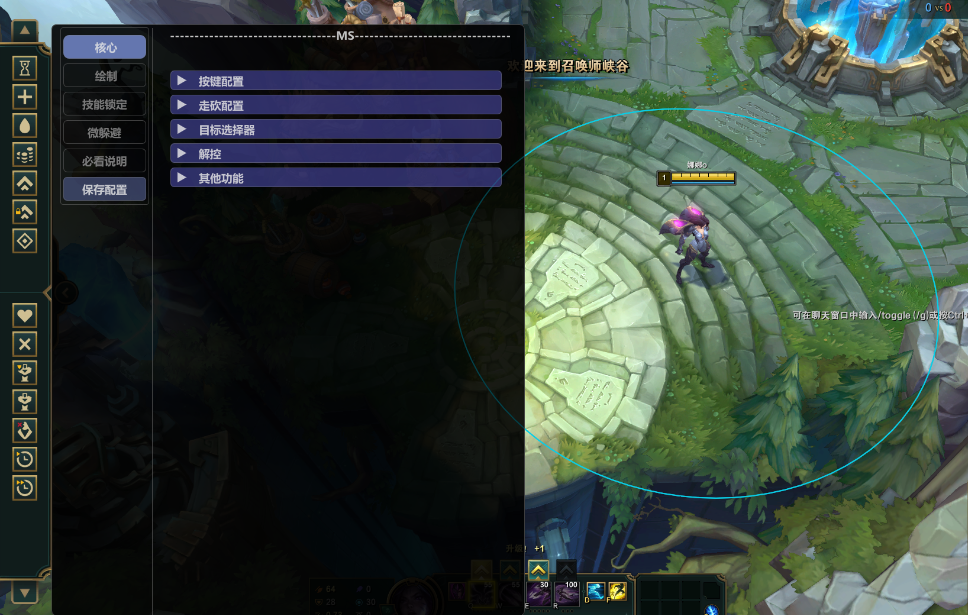This screenshot has height=615, width=968.
Task: Choose the 微躲避 tab
Action: tap(104, 133)
